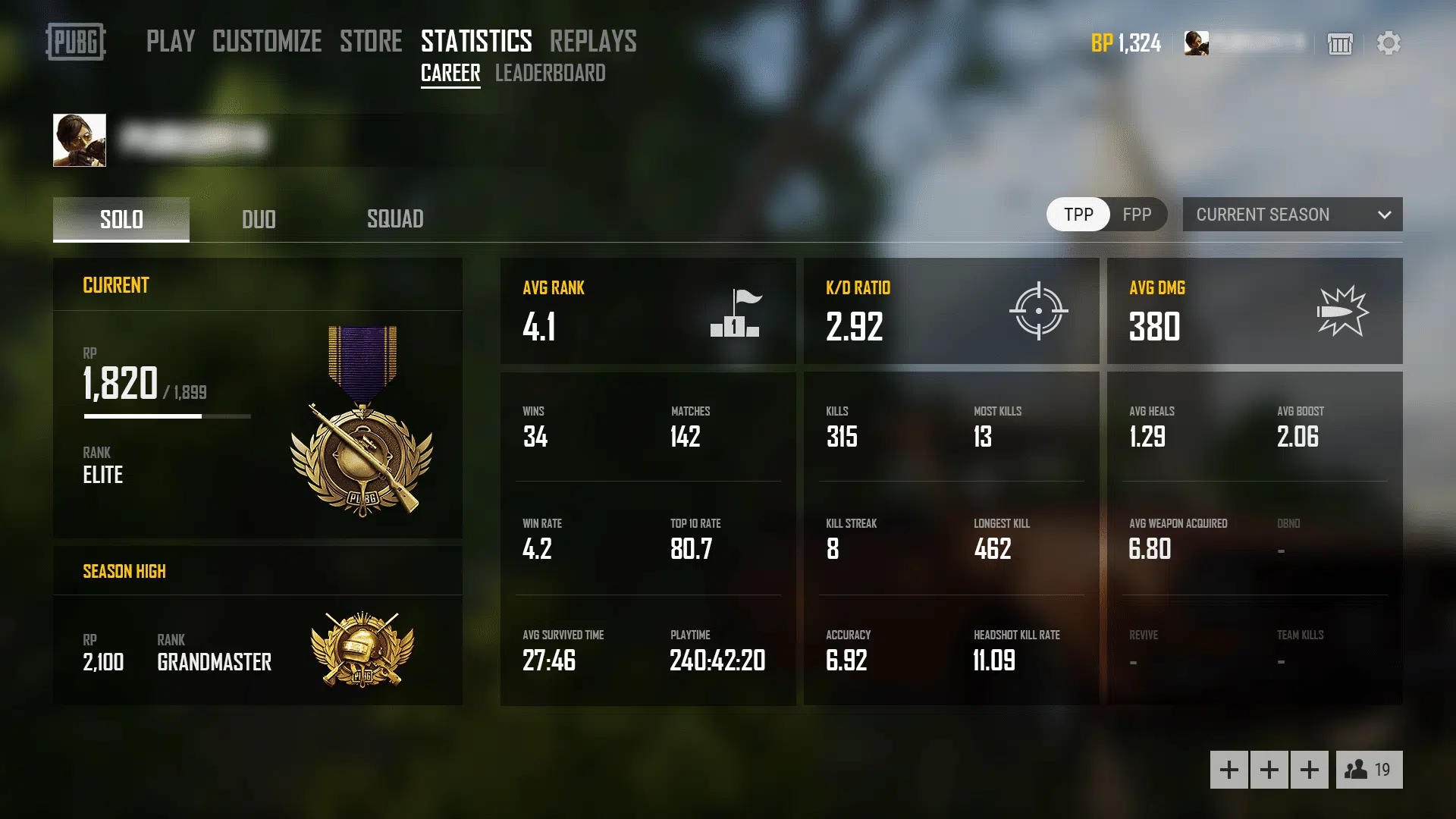The image size is (1456, 819).
Task: Keep TPP perspective selected
Action: [1078, 215]
